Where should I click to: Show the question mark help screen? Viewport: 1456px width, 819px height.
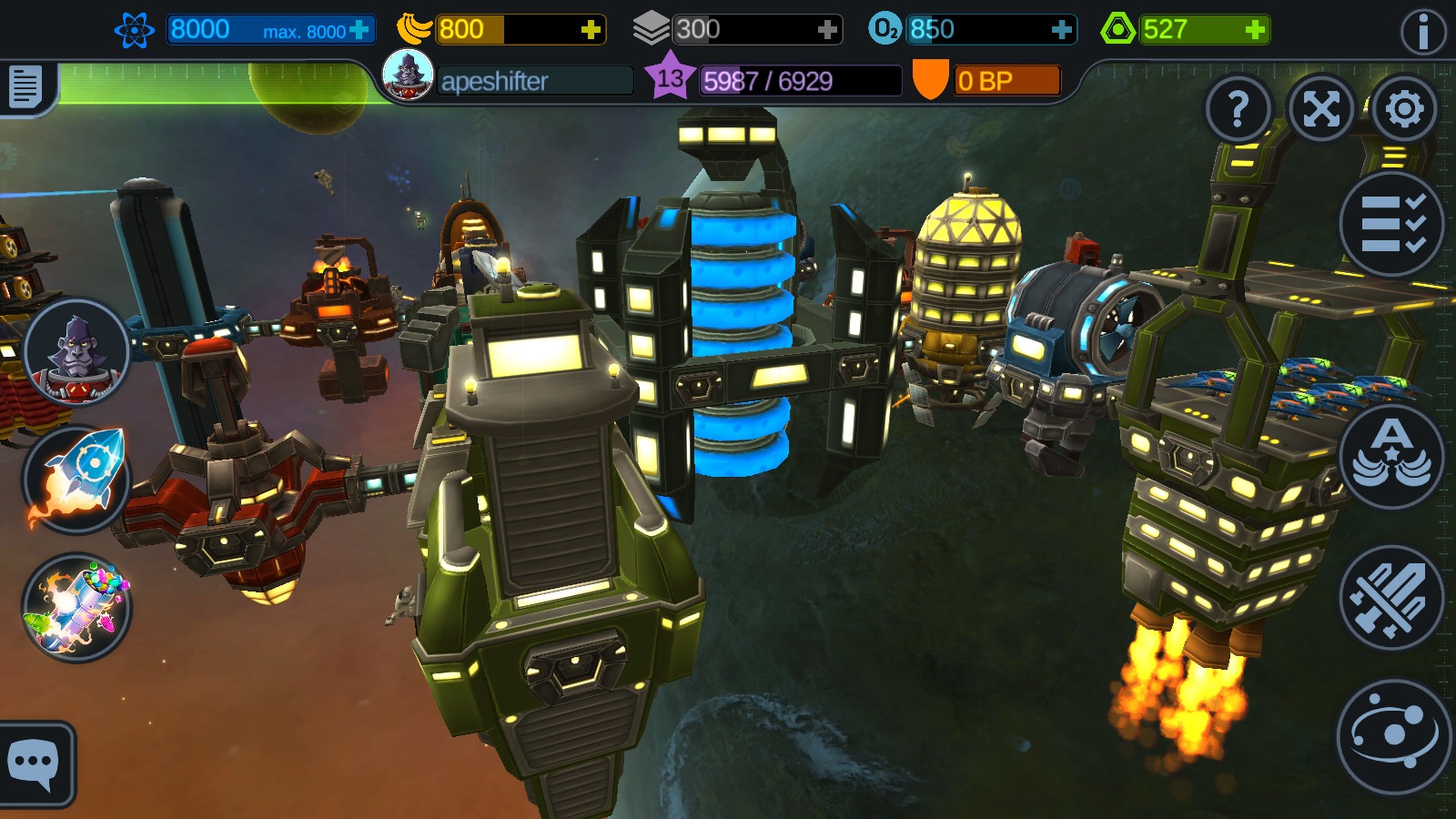click(x=1238, y=109)
